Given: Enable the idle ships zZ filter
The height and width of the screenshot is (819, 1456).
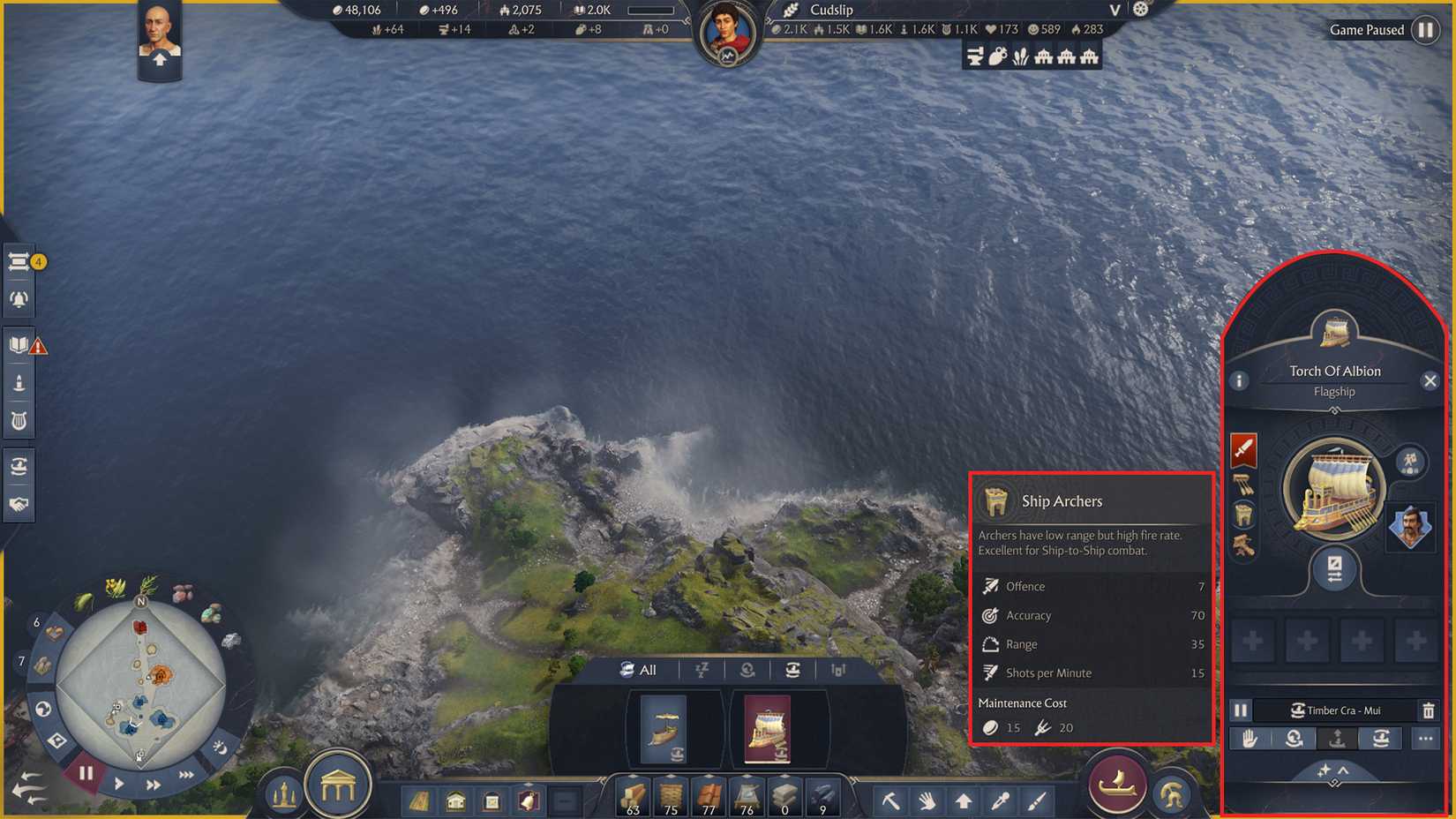Looking at the screenshot, I should pyautogui.click(x=702, y=670).
